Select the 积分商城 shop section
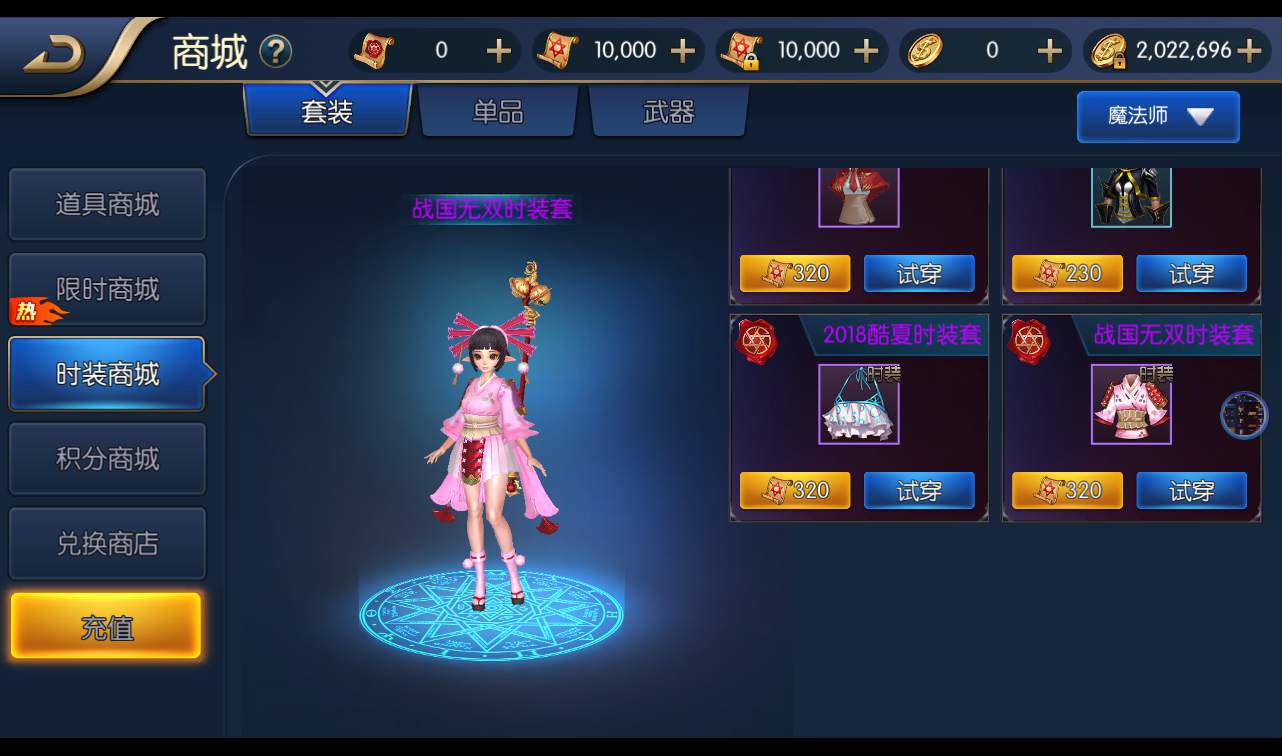Image resolution: width=1282 pixels, height=756 pixels. tap(107, 458)
